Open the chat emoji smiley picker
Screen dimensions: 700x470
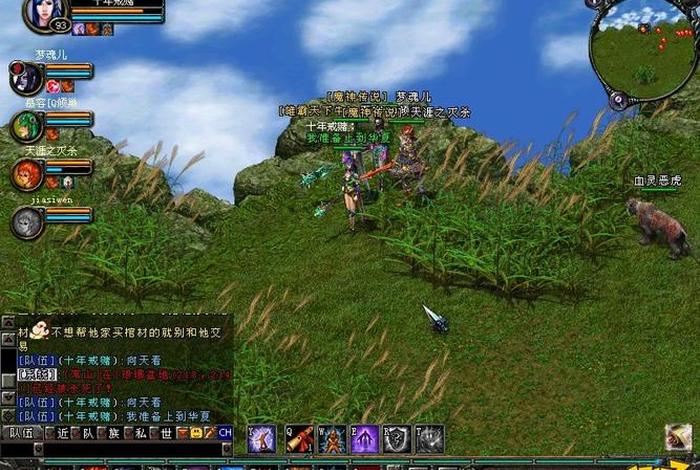tap(196, 433)
